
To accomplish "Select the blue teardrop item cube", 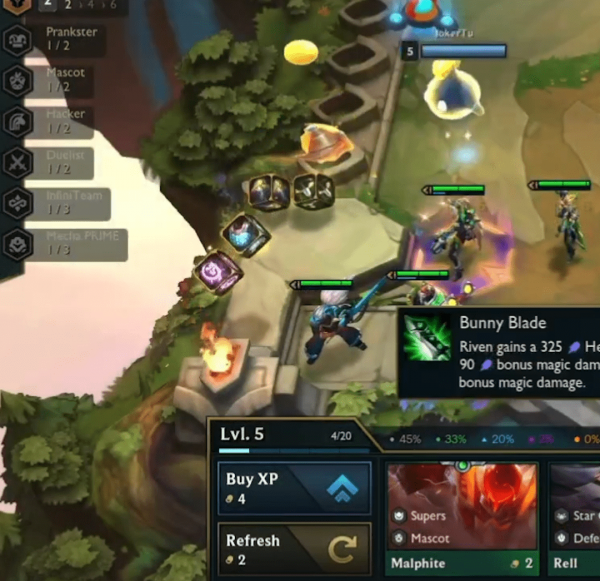I will point(244,236).
